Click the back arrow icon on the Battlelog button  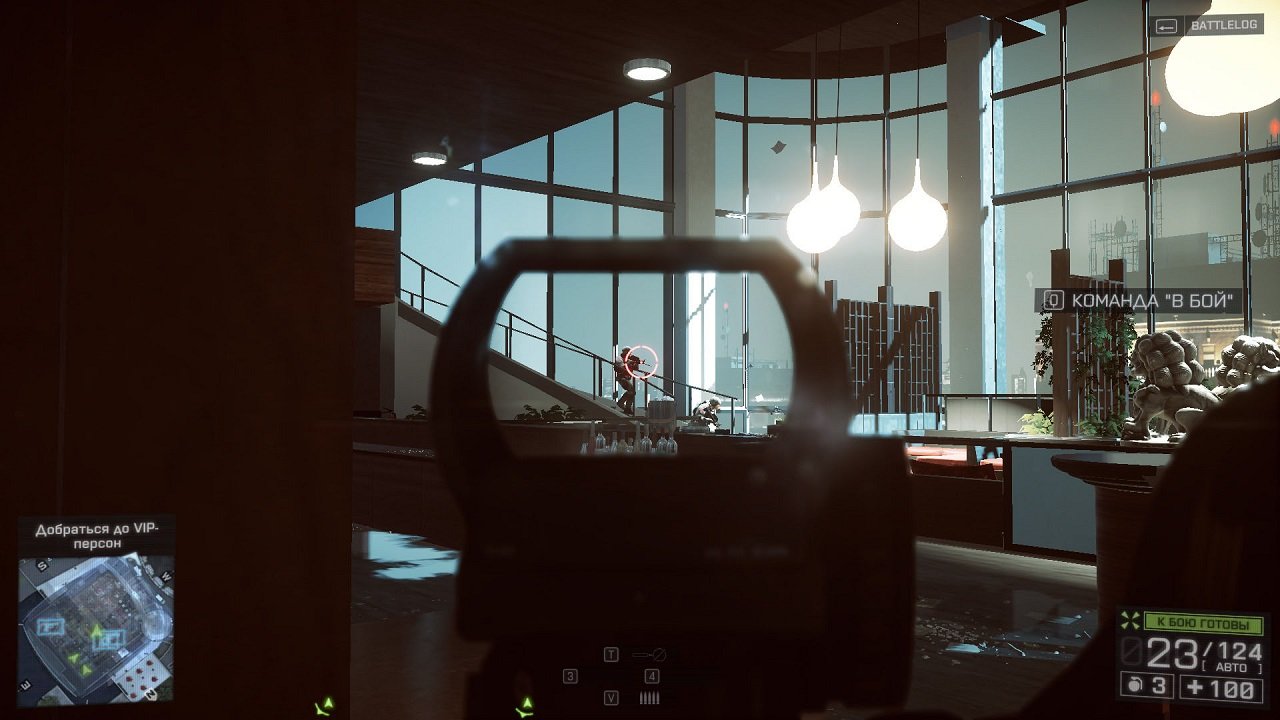(1164, 27)
